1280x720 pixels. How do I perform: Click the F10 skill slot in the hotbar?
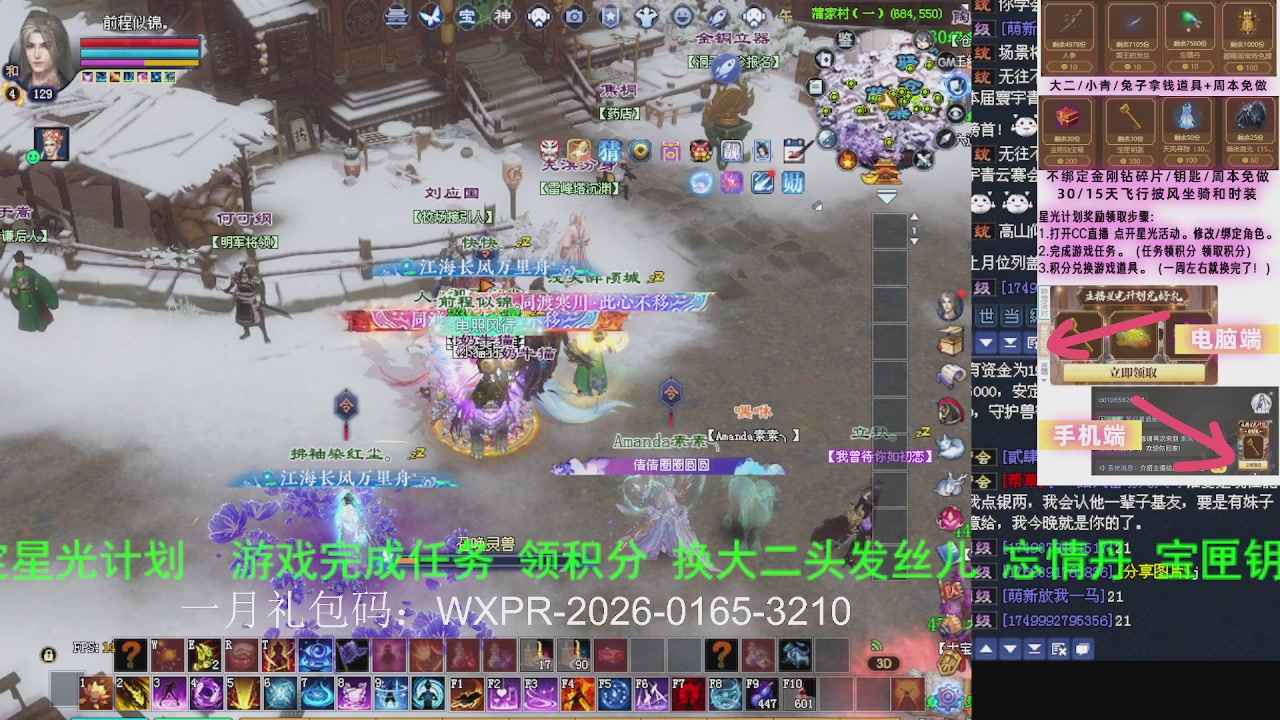(x=800, y=692)
